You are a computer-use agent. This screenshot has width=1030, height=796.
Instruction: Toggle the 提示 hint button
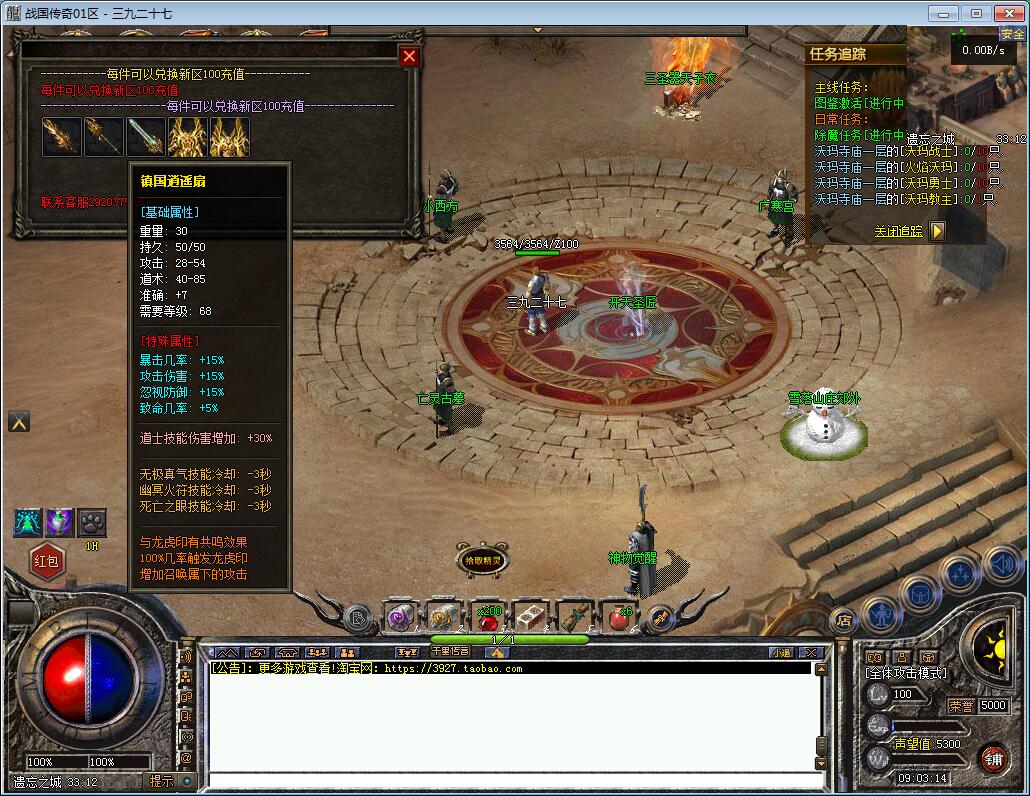click(x=161, y=781)
